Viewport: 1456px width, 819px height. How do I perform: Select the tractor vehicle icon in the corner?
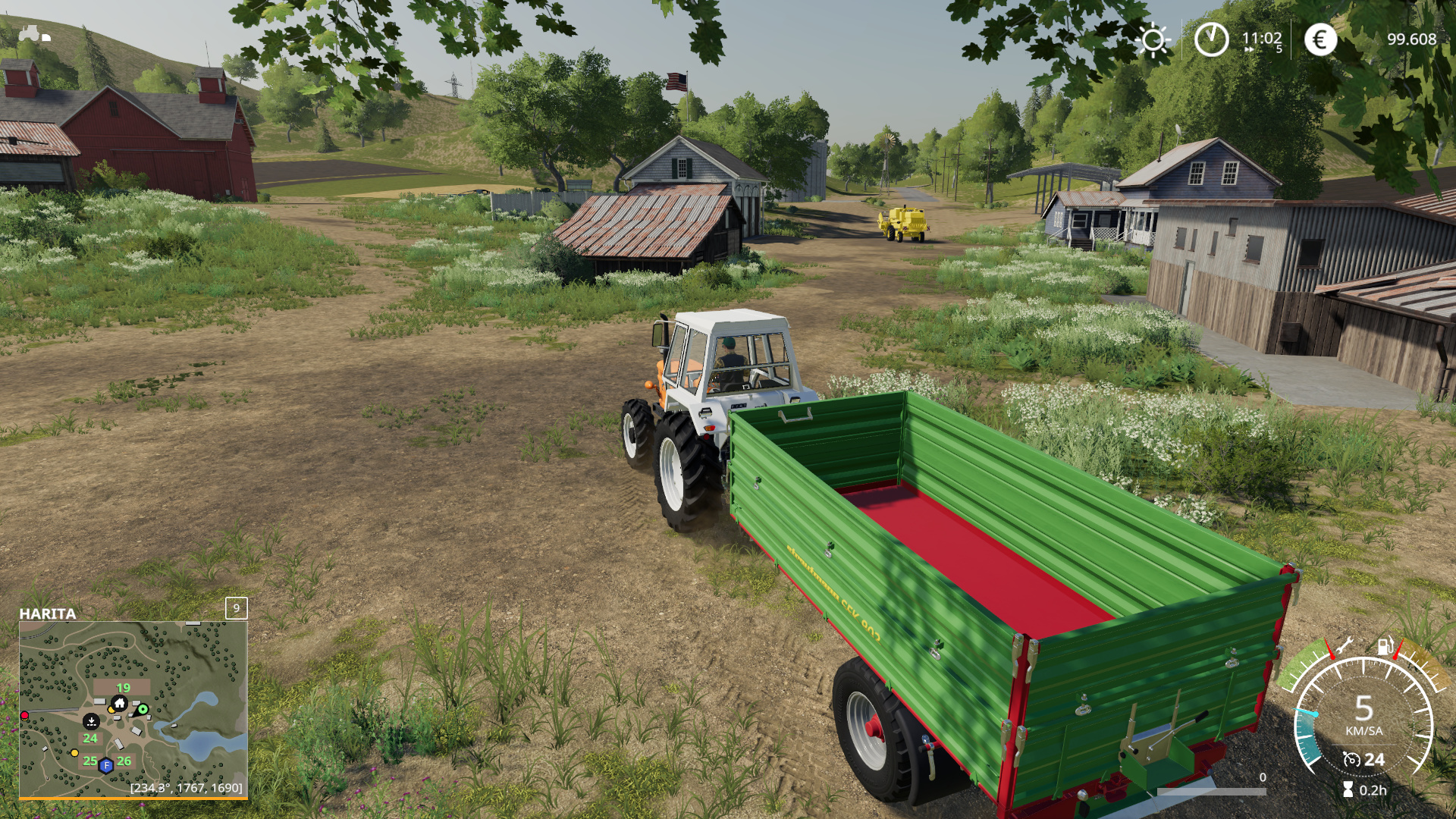click(x=33, y=33)
